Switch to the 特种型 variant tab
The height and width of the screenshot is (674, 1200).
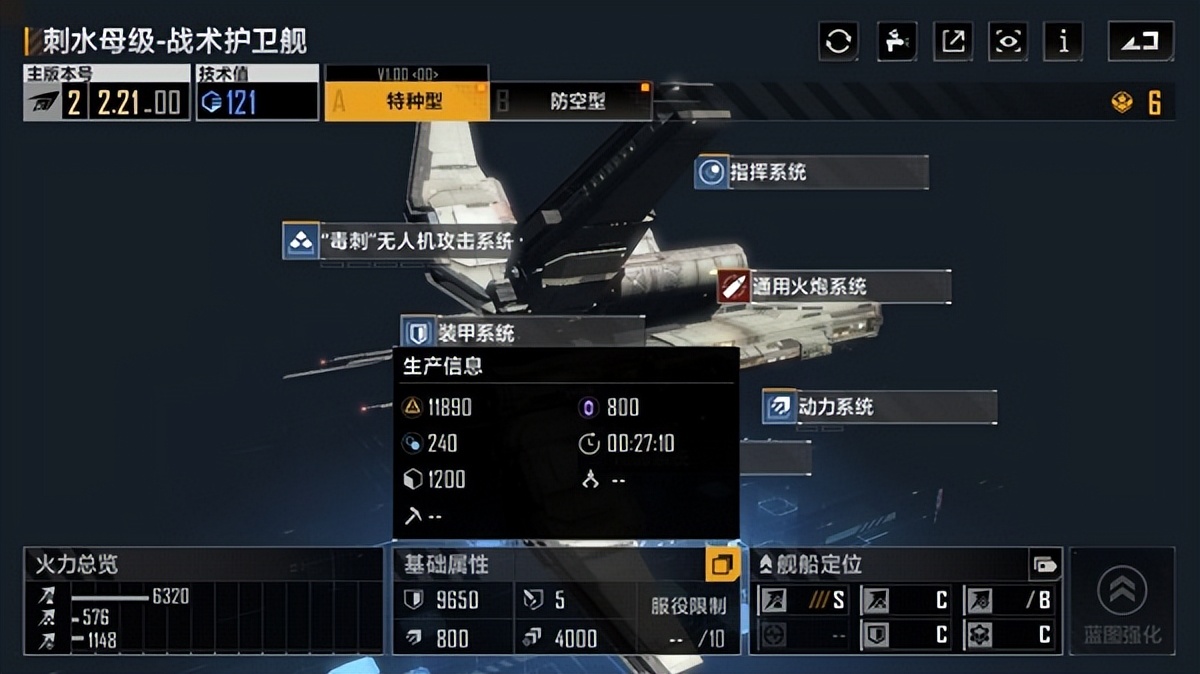coord(407,101)
